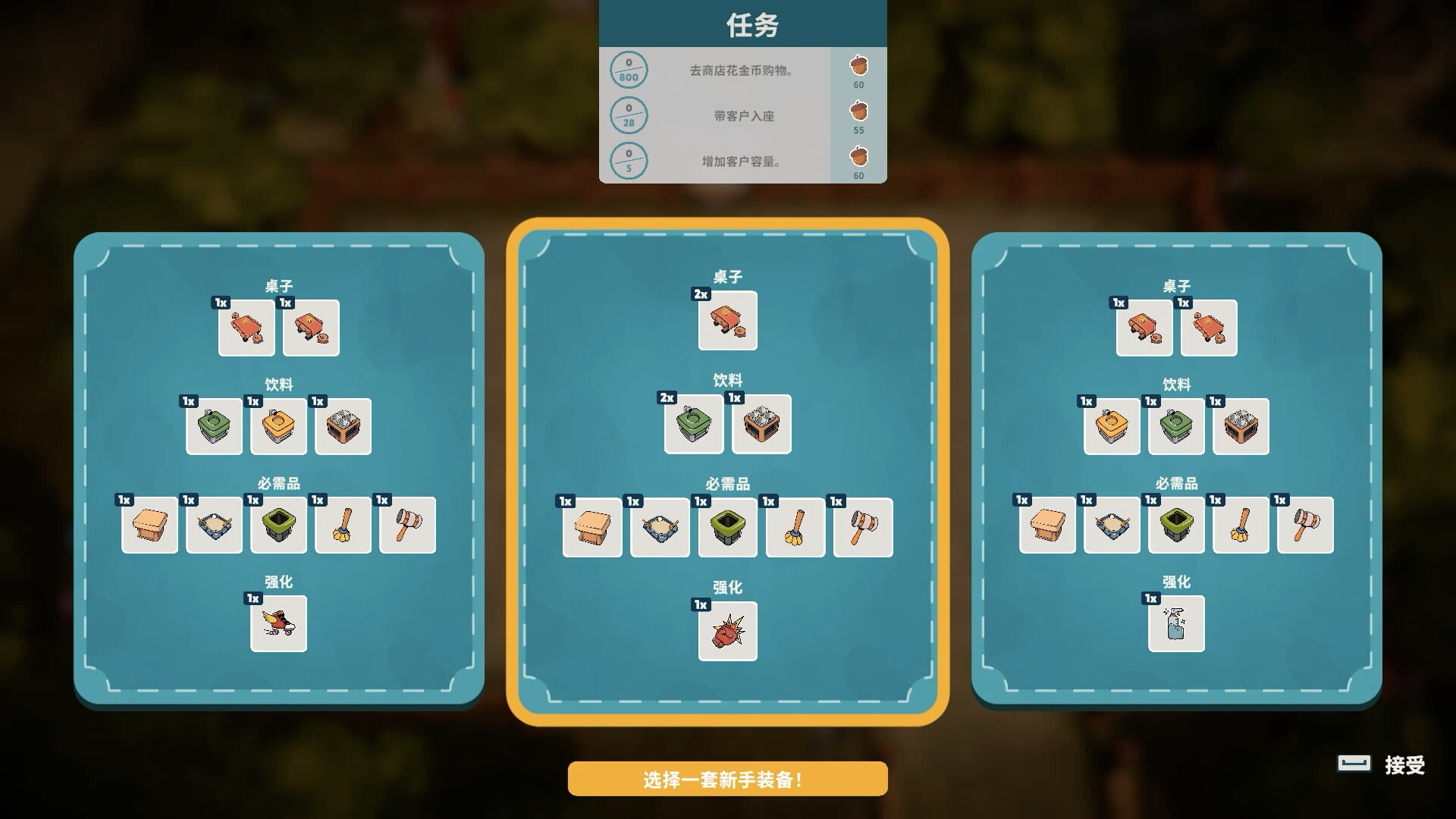This screenshot has width=1456, height=819.
Task: Click the wooden mallet icon in left essentials row
Action: click(407, 525)
